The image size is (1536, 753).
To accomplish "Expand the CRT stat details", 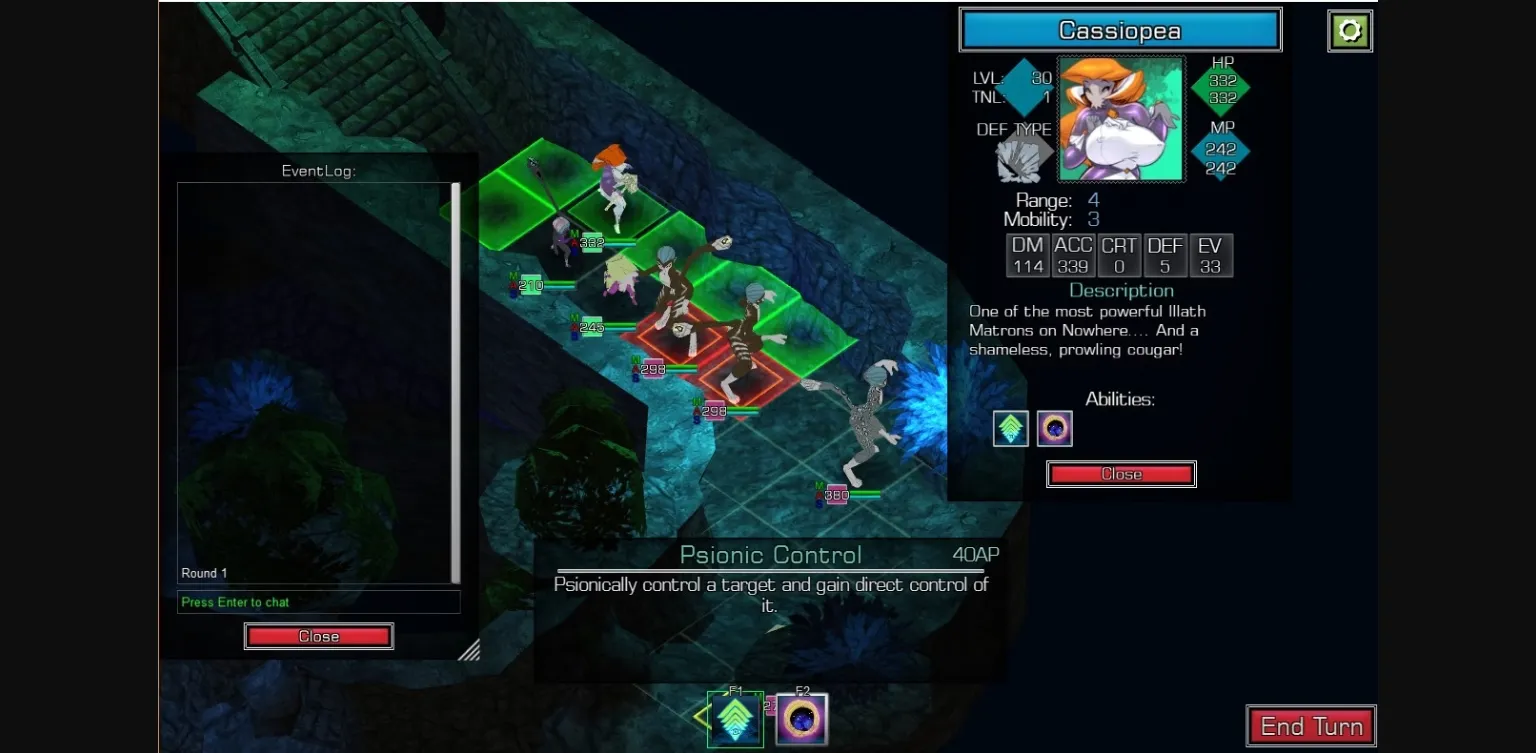I will (1120, 255).
